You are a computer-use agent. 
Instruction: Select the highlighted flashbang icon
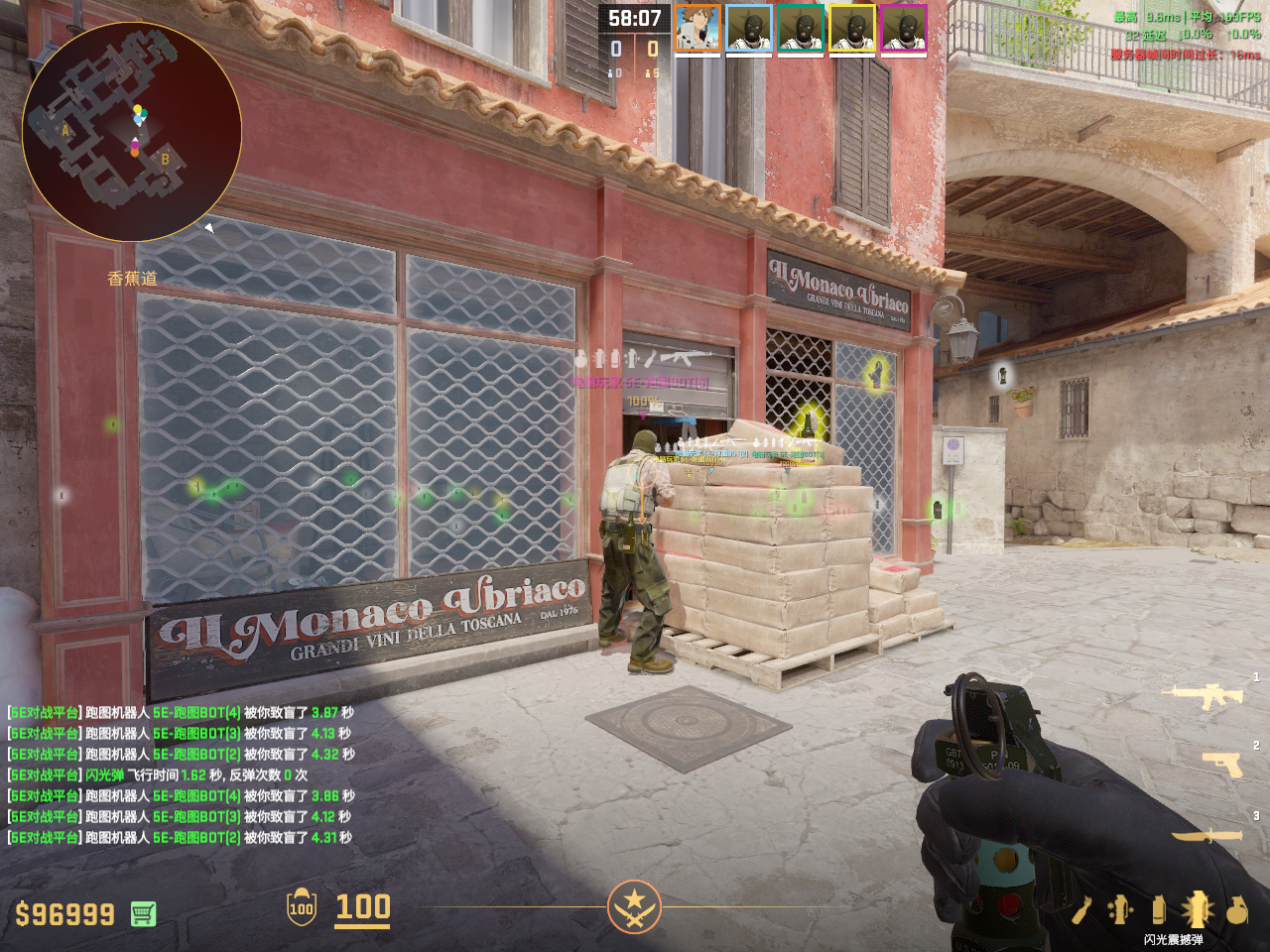point(1197,908)
